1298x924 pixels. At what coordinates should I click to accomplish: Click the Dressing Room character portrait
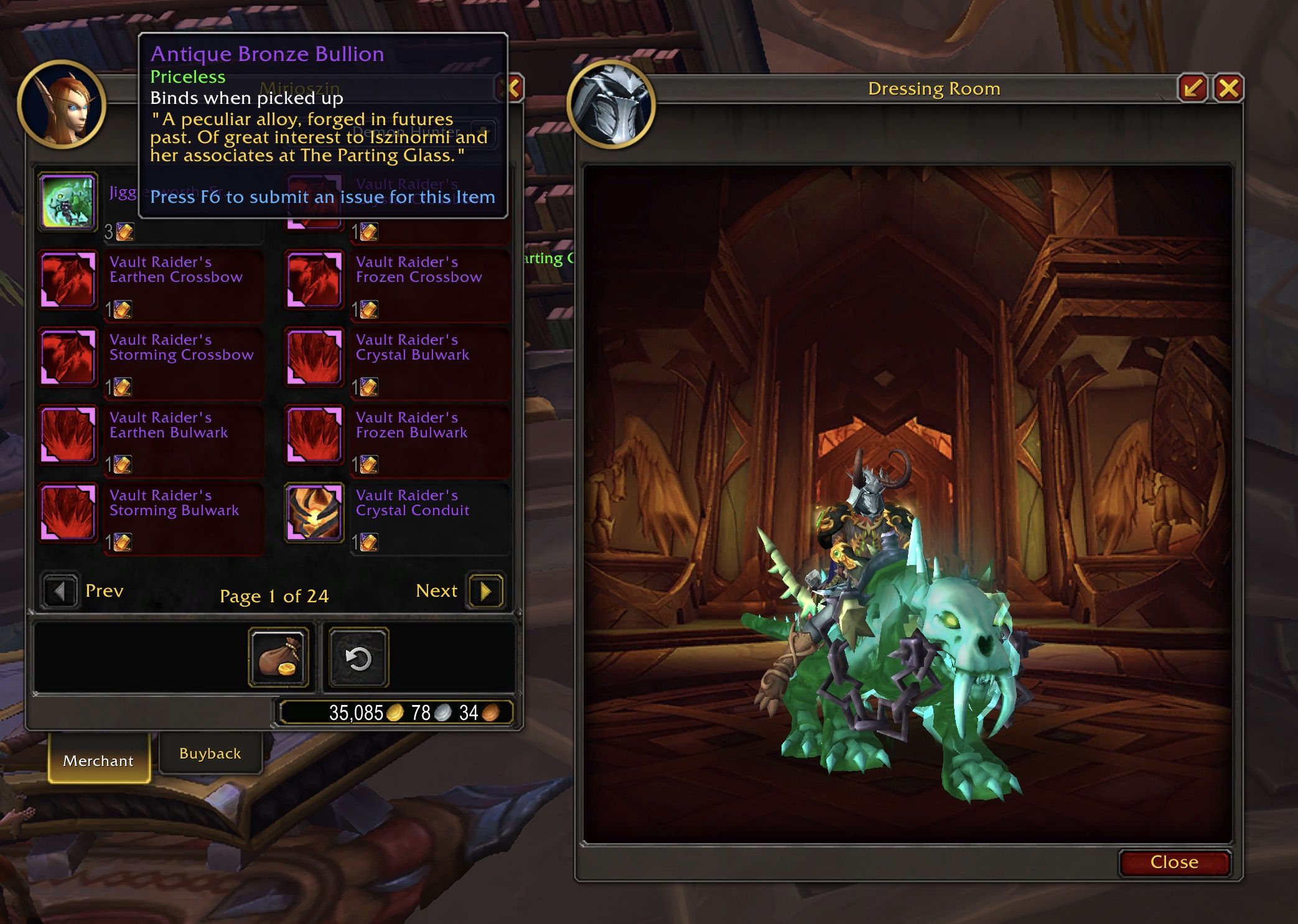pos(611,106)
